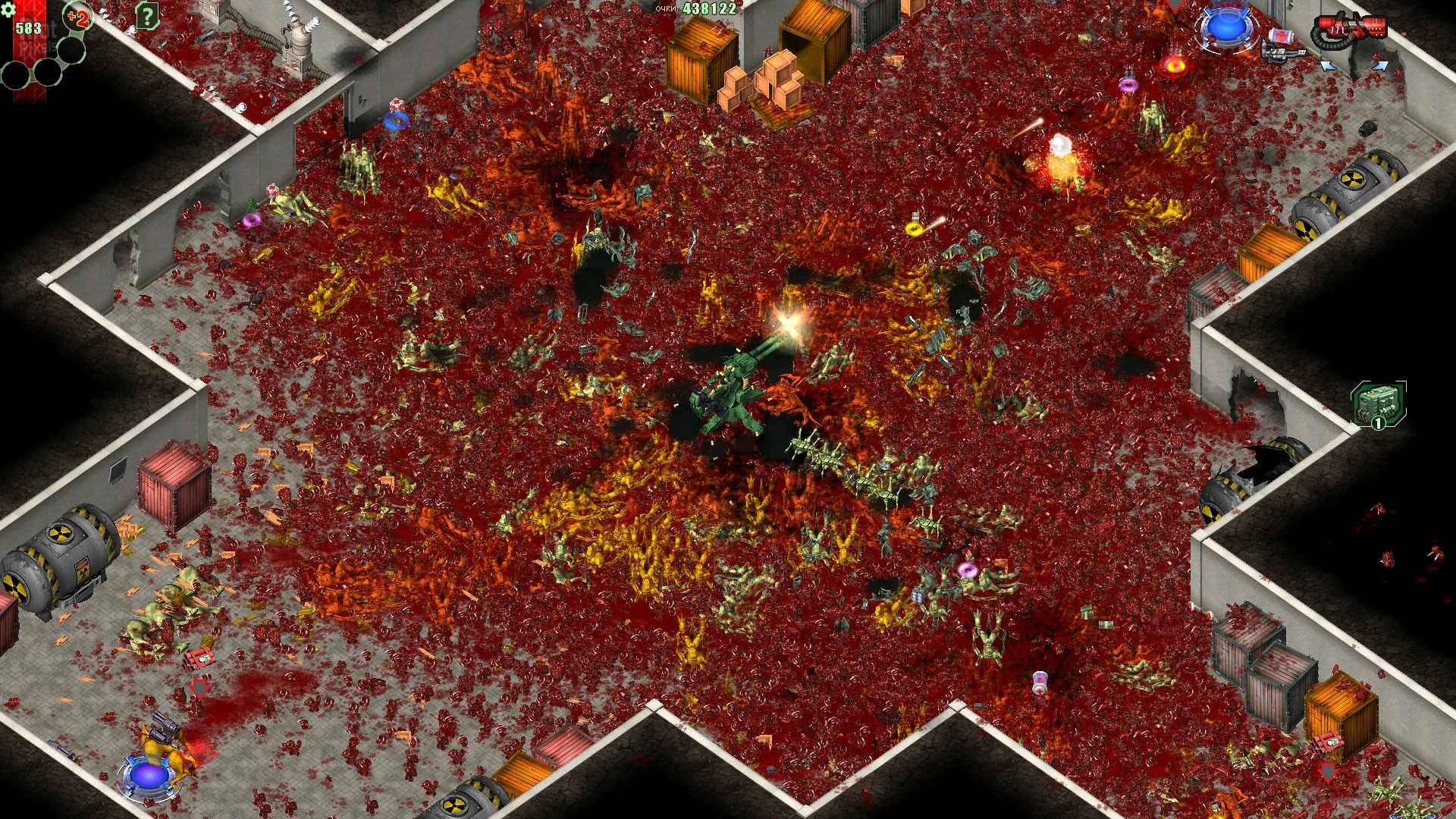Click the second empty ability slot circle
The width and height of the screenshot is (1456, 819).
[x=47, y=71]
